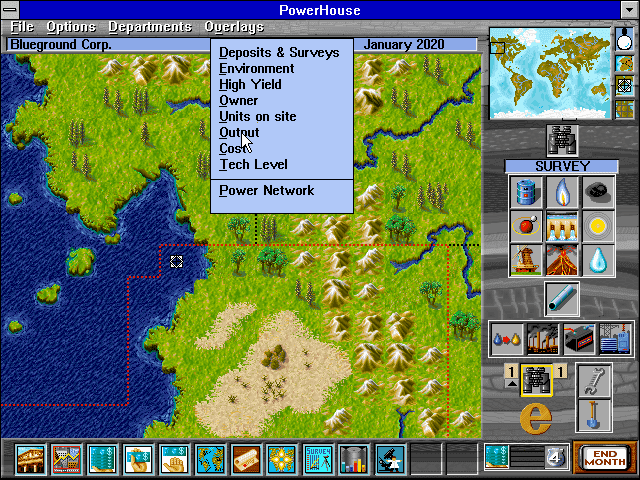The image size is (640, 480).
Task: Pick the volcano geothermal survey icon
Action: tap(562, 258)
